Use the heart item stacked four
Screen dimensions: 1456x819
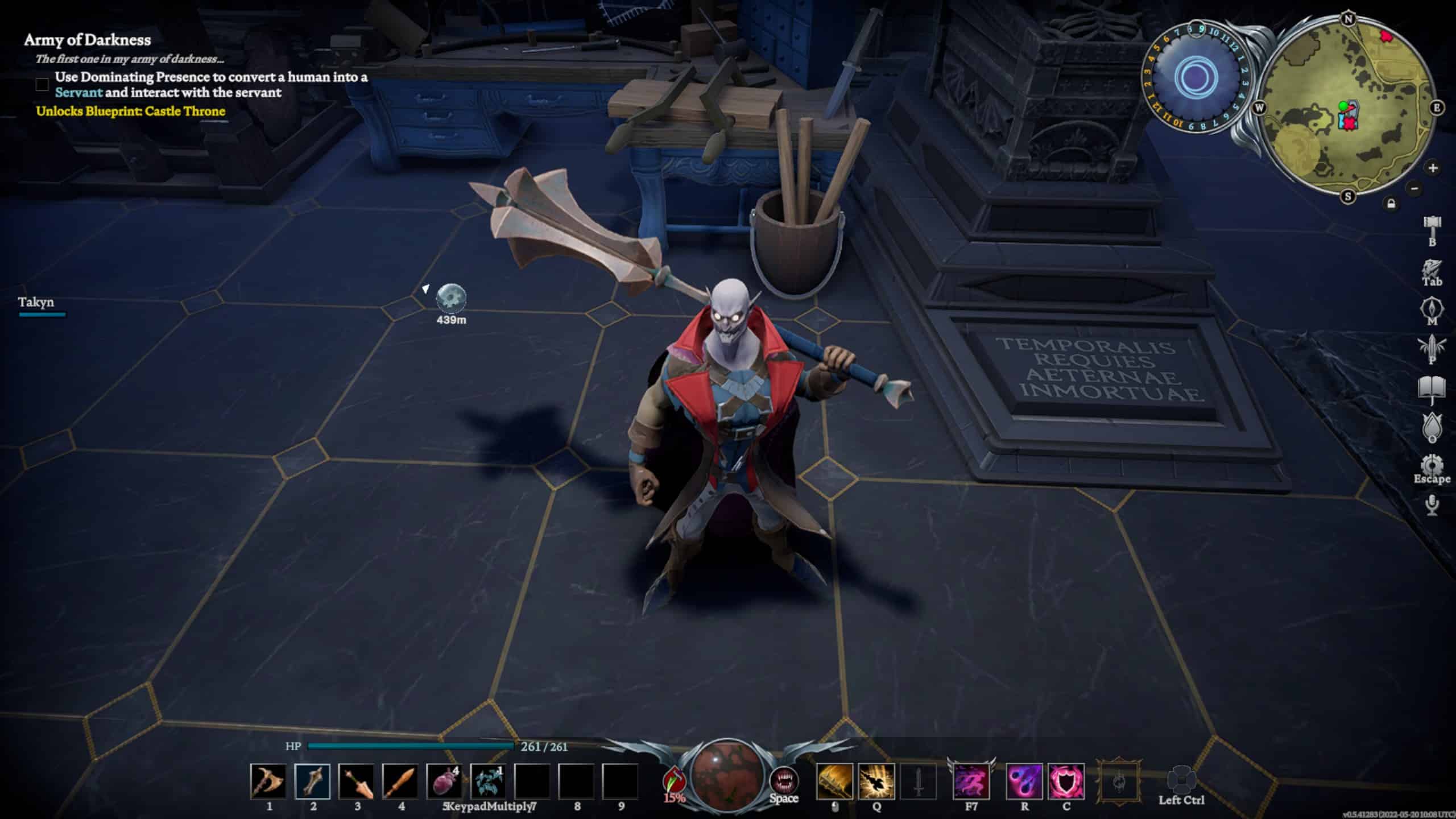(444, 781)
